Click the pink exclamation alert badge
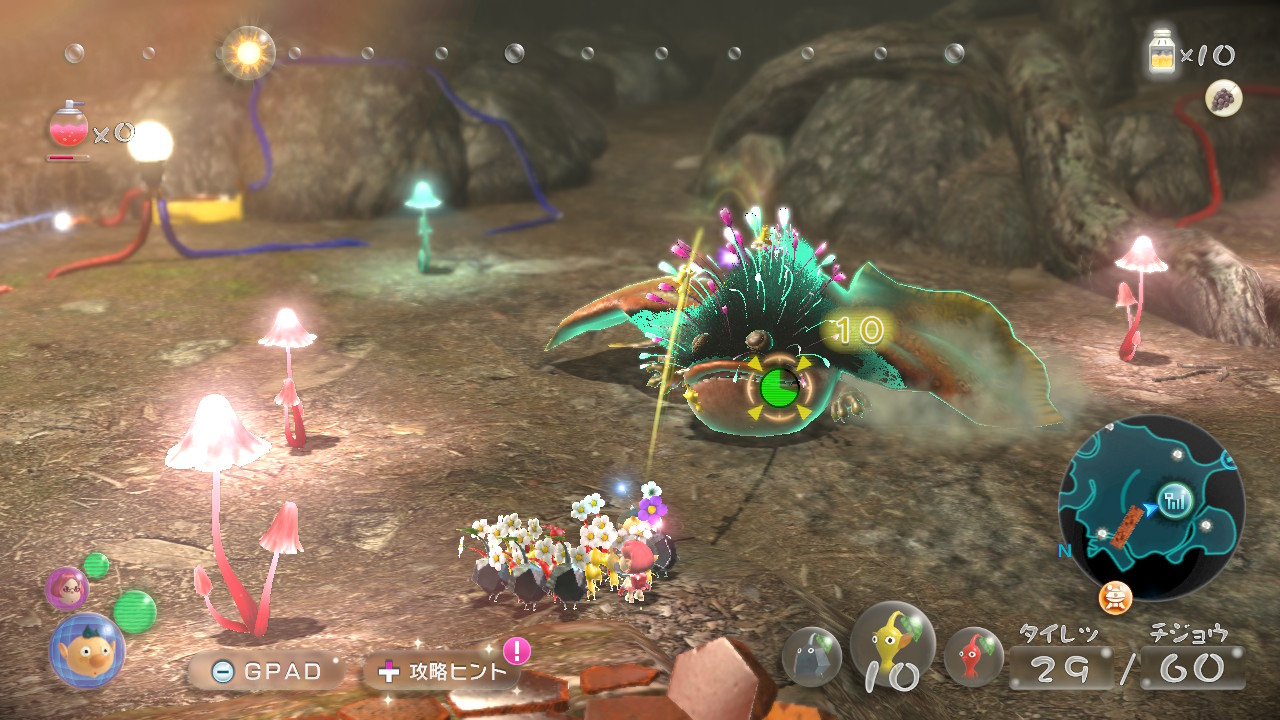 516,651
